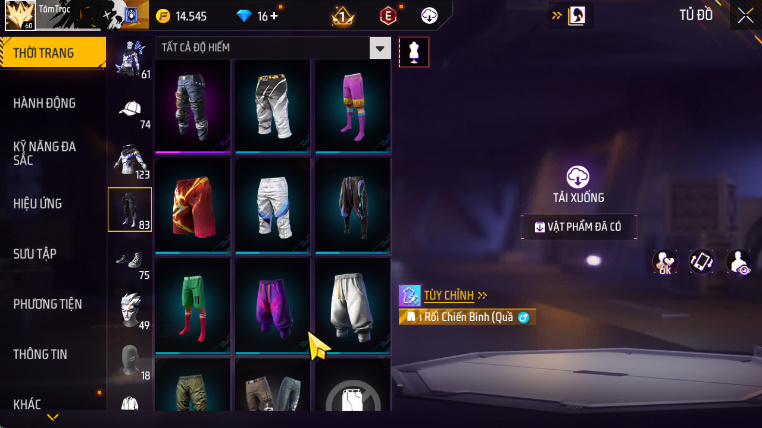Select the white-haired head category
This screenshot has width=762, height=428.
tap(130, 310)
